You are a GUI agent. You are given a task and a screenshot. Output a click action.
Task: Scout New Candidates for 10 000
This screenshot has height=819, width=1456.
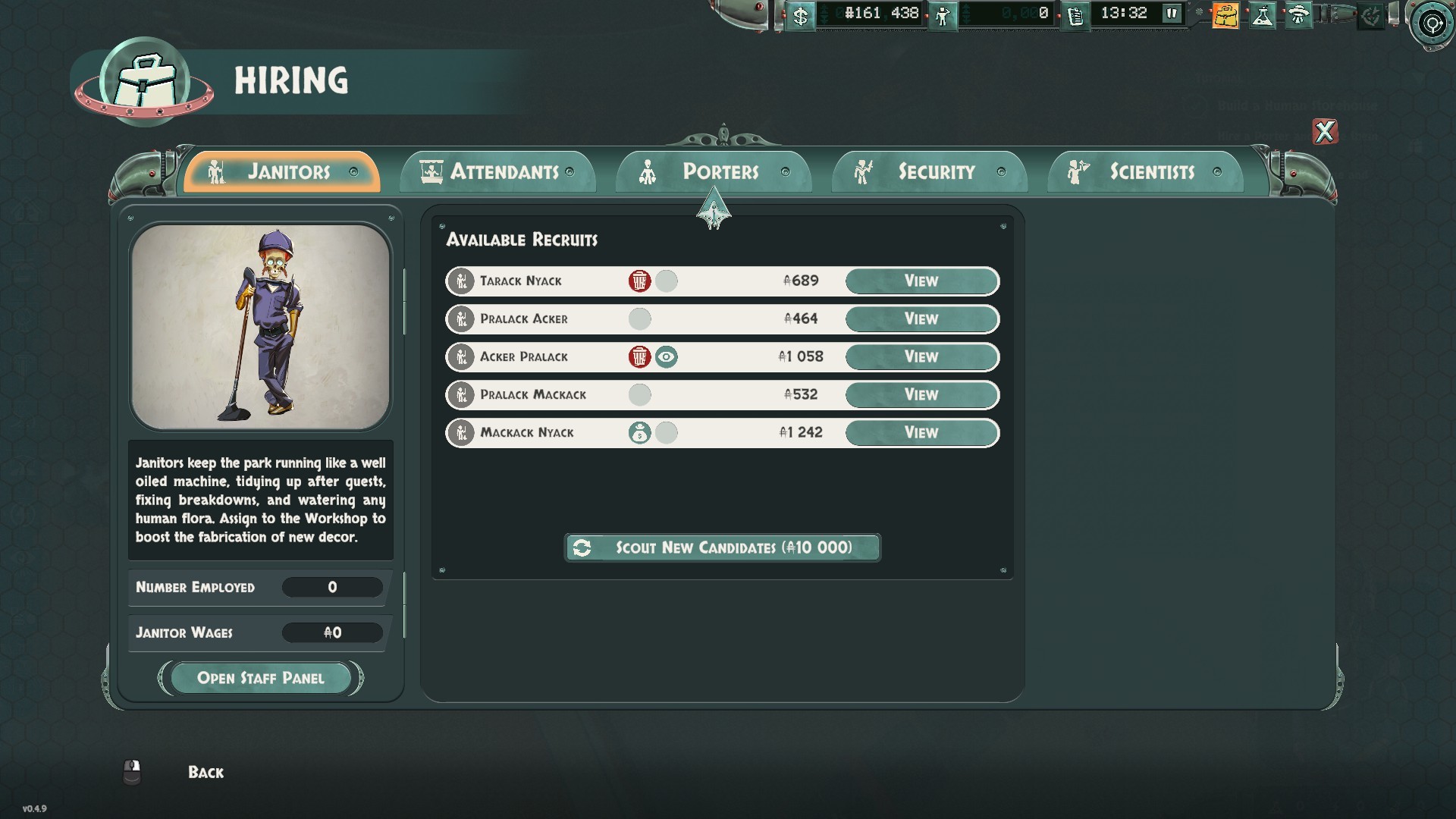(722, 548)
